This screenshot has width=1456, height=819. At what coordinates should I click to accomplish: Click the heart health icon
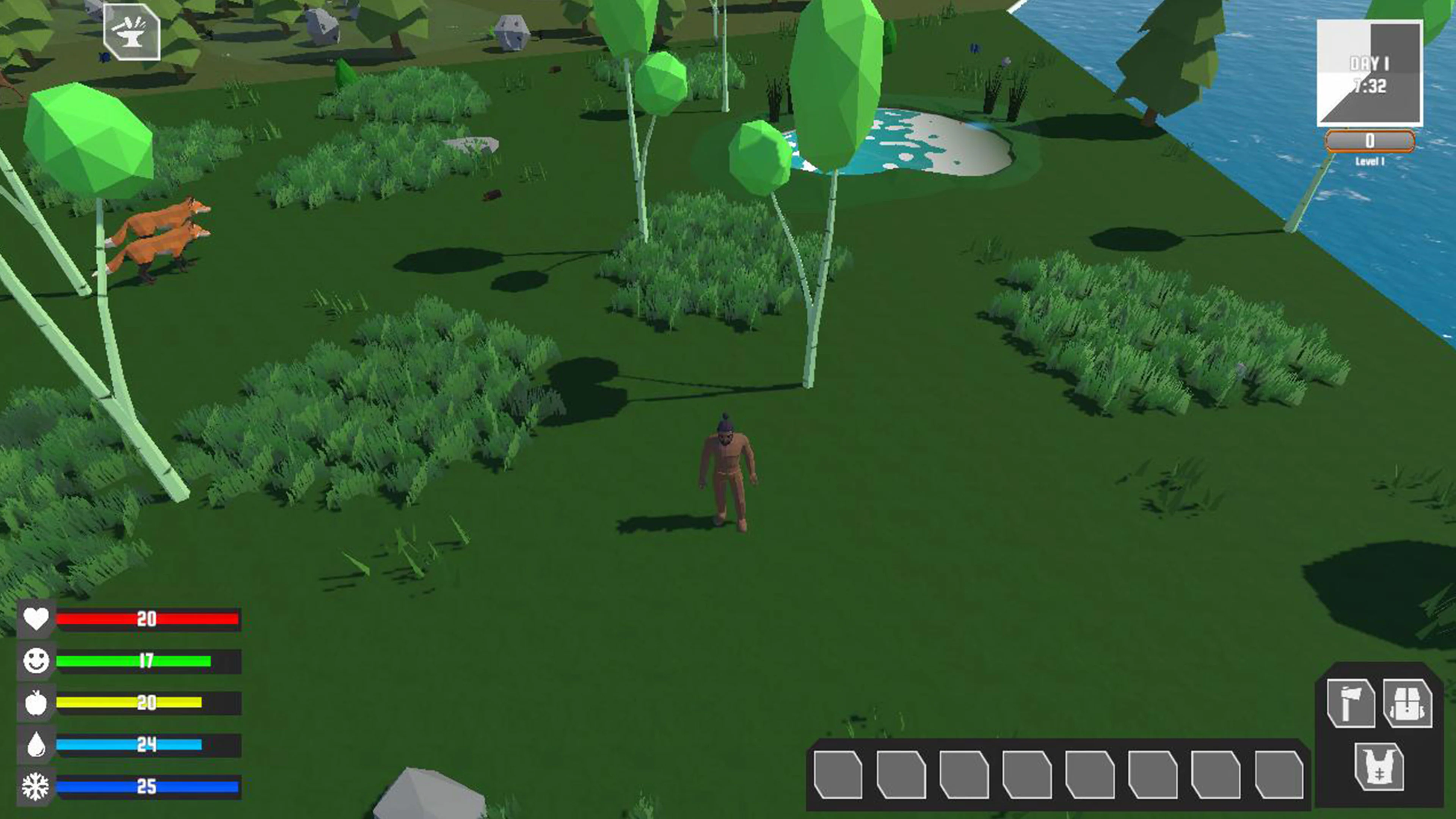[36, 620]
